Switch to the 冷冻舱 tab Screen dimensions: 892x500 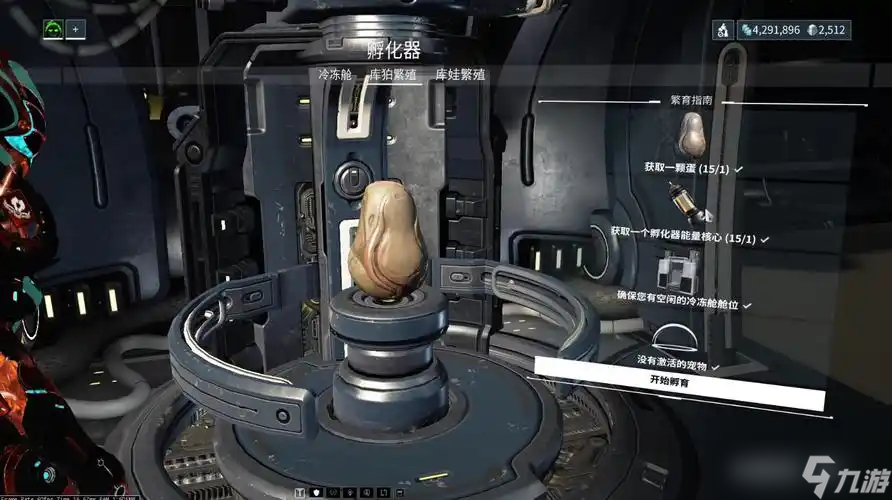335,75
